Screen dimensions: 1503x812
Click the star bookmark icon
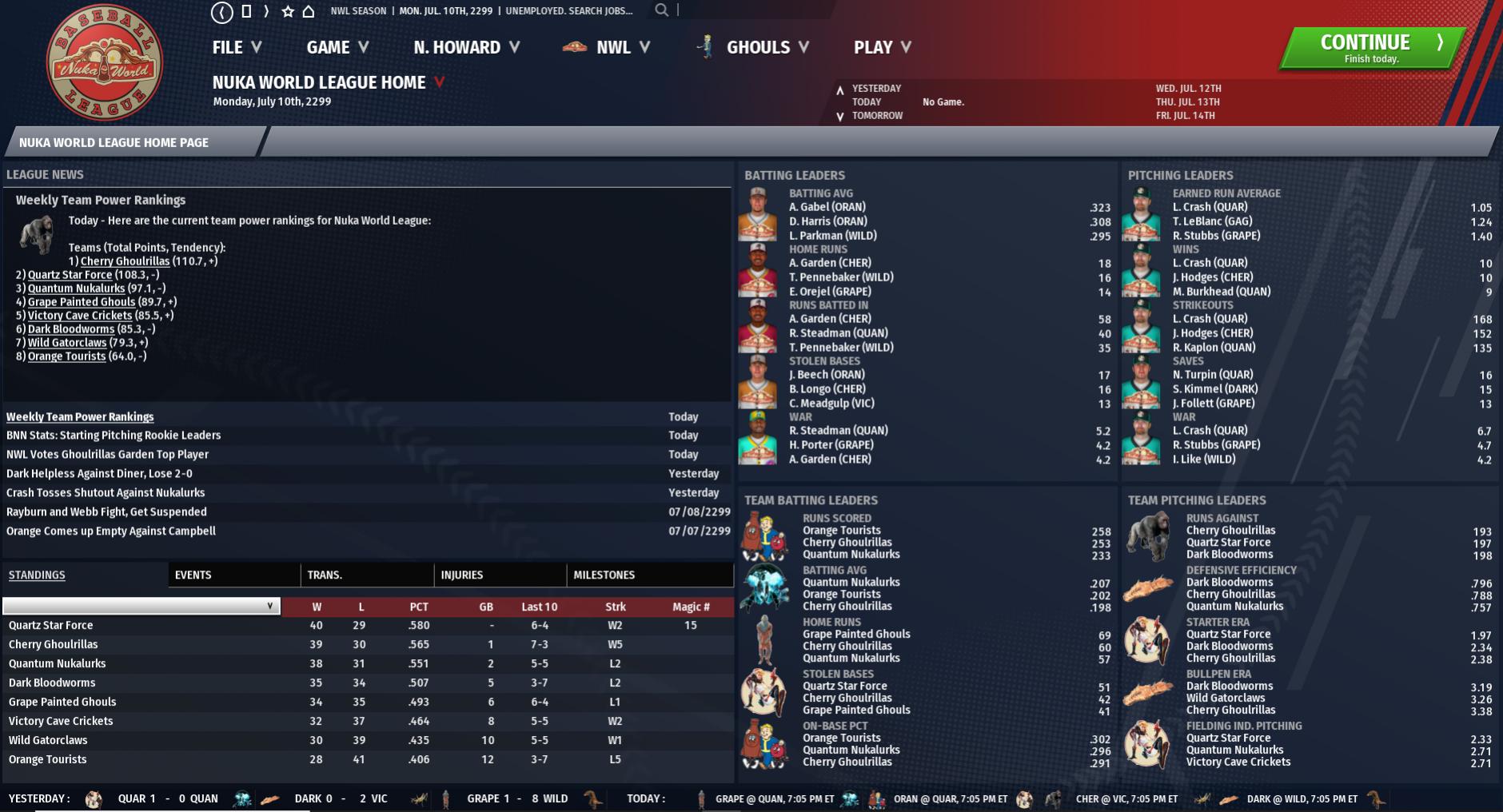(x=288, y=11)
